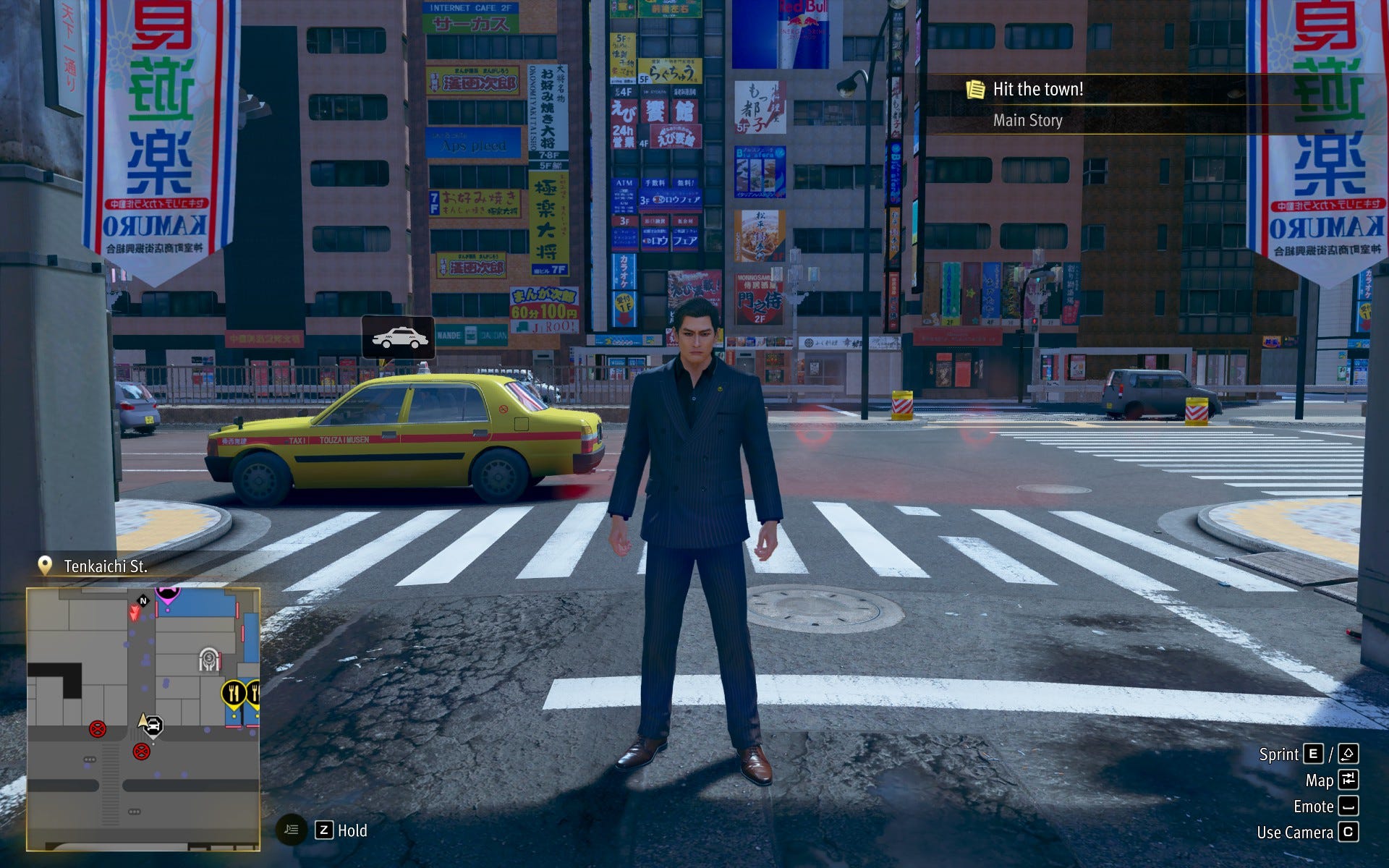Click the red arrow marker on the minimap

(x=134, y=613)
